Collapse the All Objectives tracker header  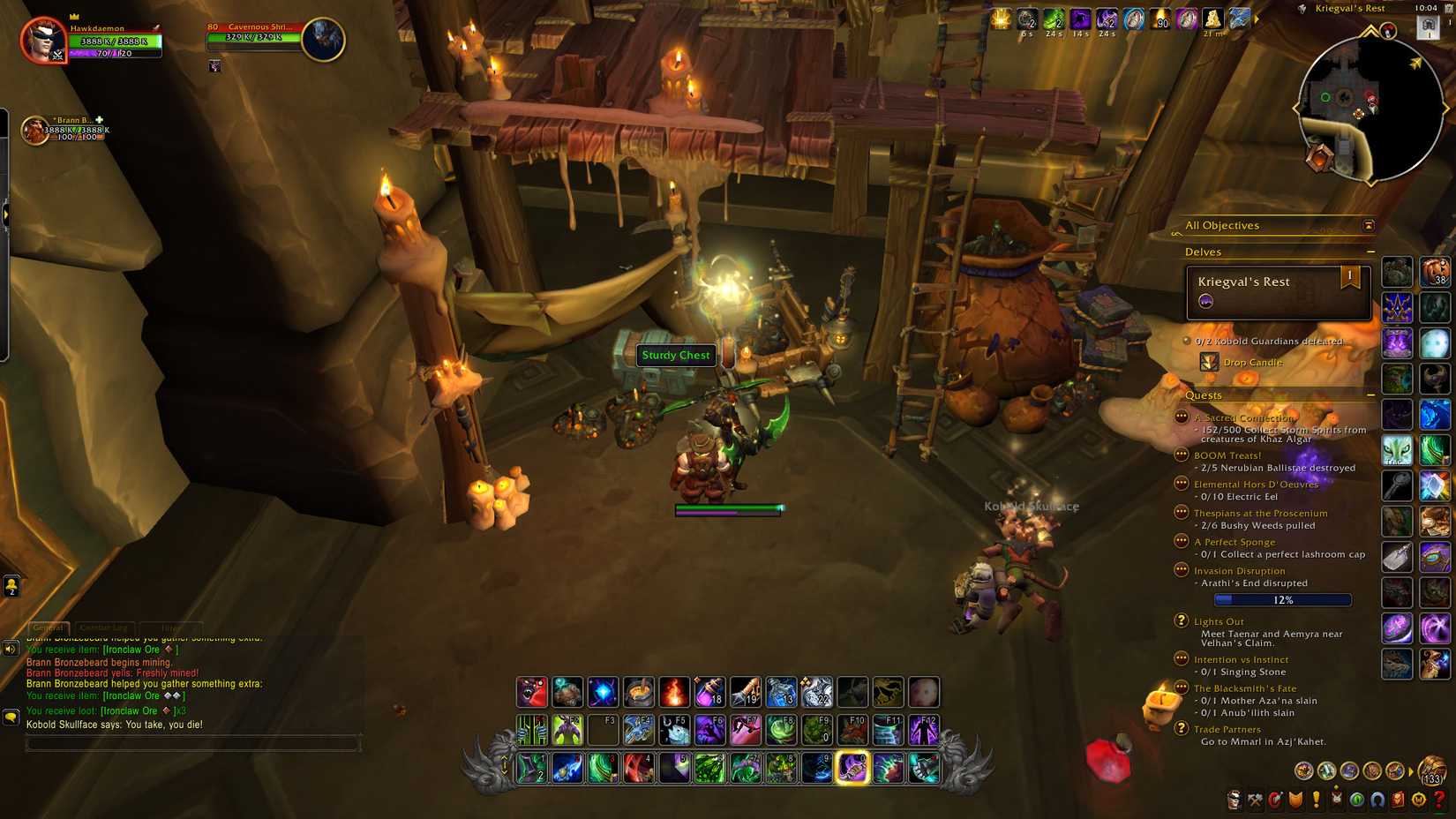[x=1369, y=225]
